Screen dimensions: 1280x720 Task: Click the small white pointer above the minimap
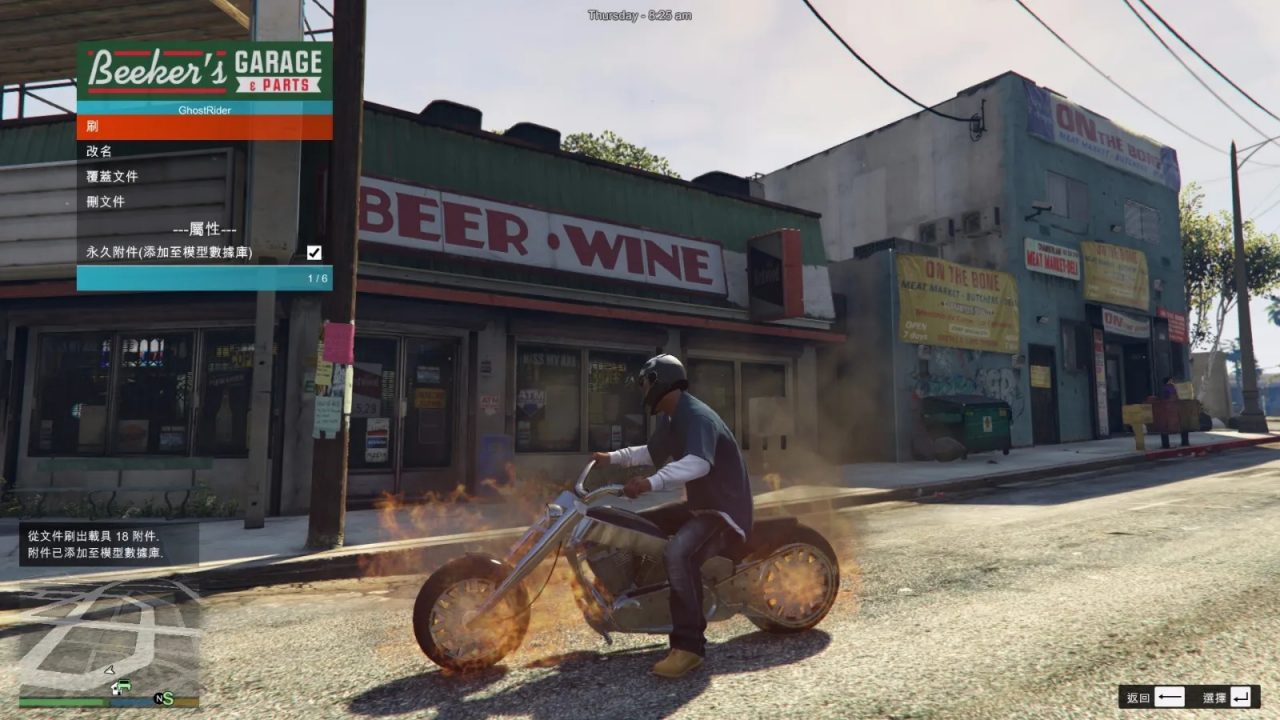(109, 670)
